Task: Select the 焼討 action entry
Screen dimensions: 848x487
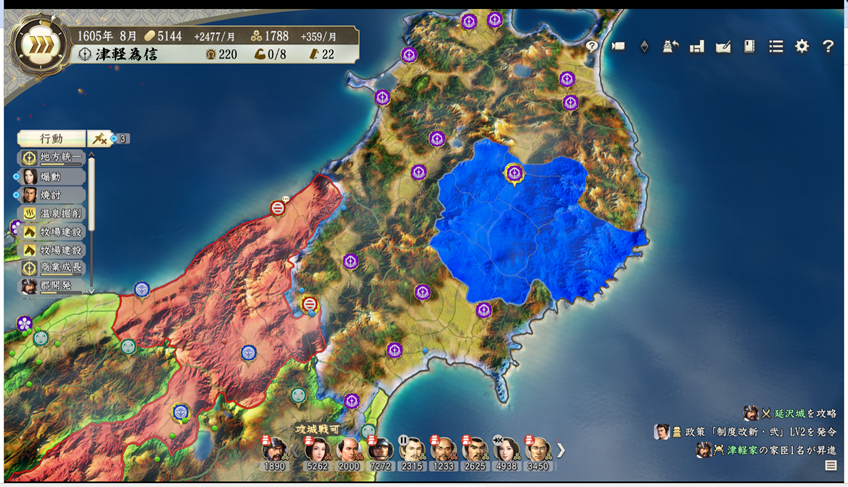Action: click(x=53, y=195)
